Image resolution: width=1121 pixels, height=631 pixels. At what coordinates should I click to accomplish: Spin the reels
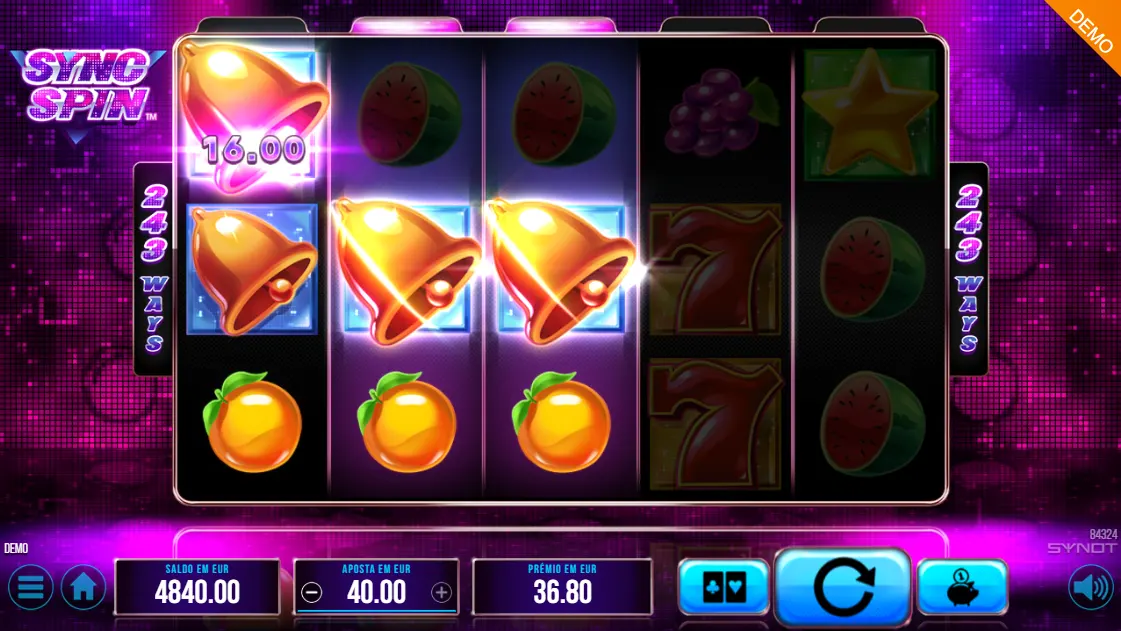click(843, 588)
